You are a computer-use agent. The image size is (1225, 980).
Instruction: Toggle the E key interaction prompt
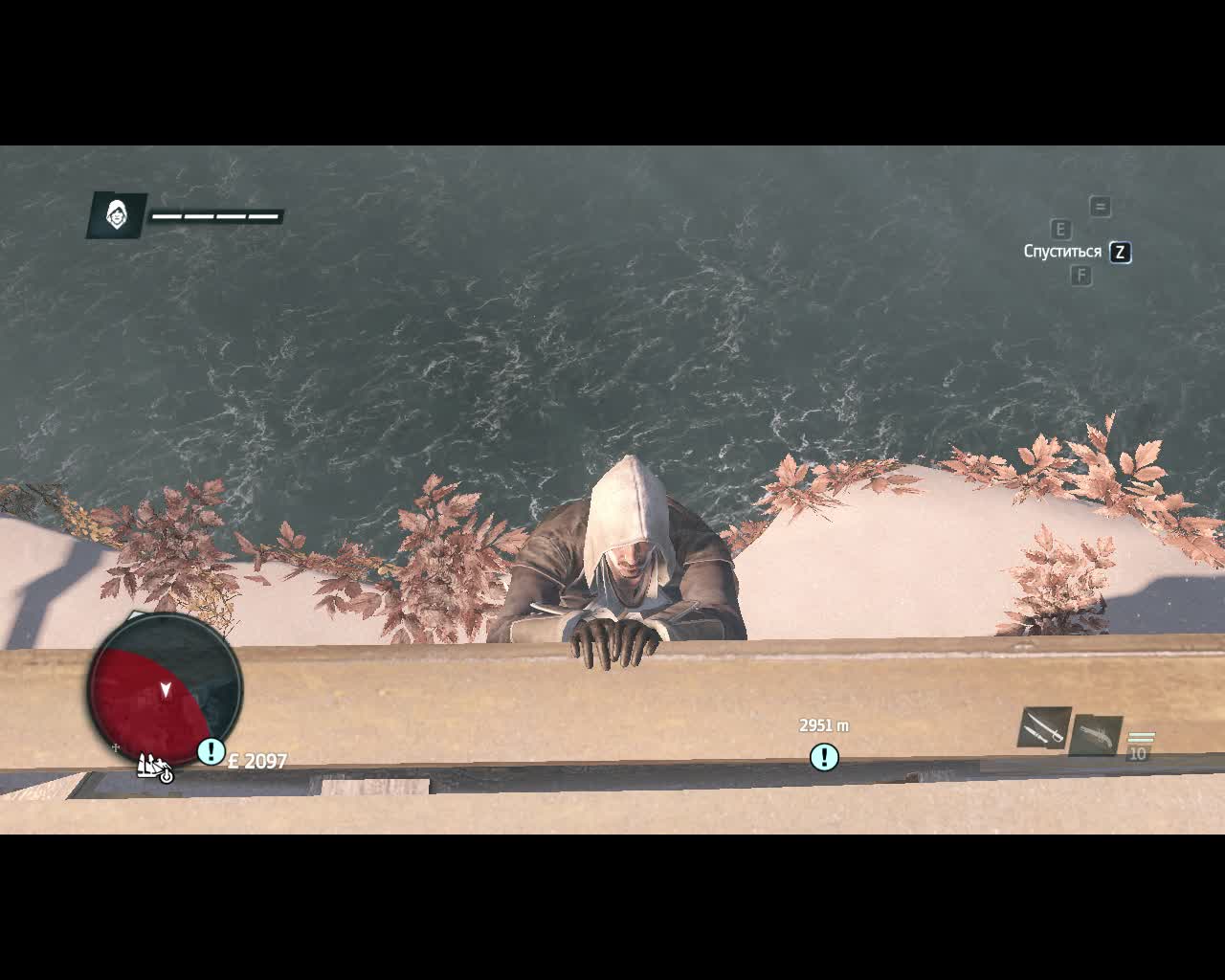[x=1060, y=229]
